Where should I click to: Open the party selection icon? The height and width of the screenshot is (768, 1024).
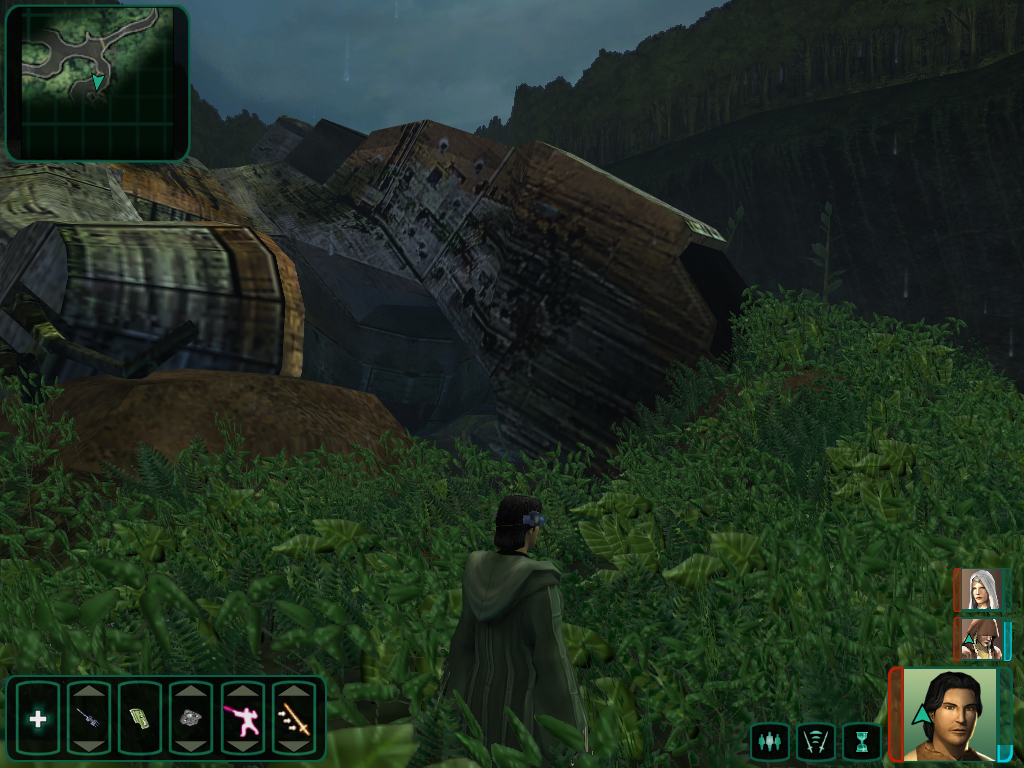[x=768, y=742]
